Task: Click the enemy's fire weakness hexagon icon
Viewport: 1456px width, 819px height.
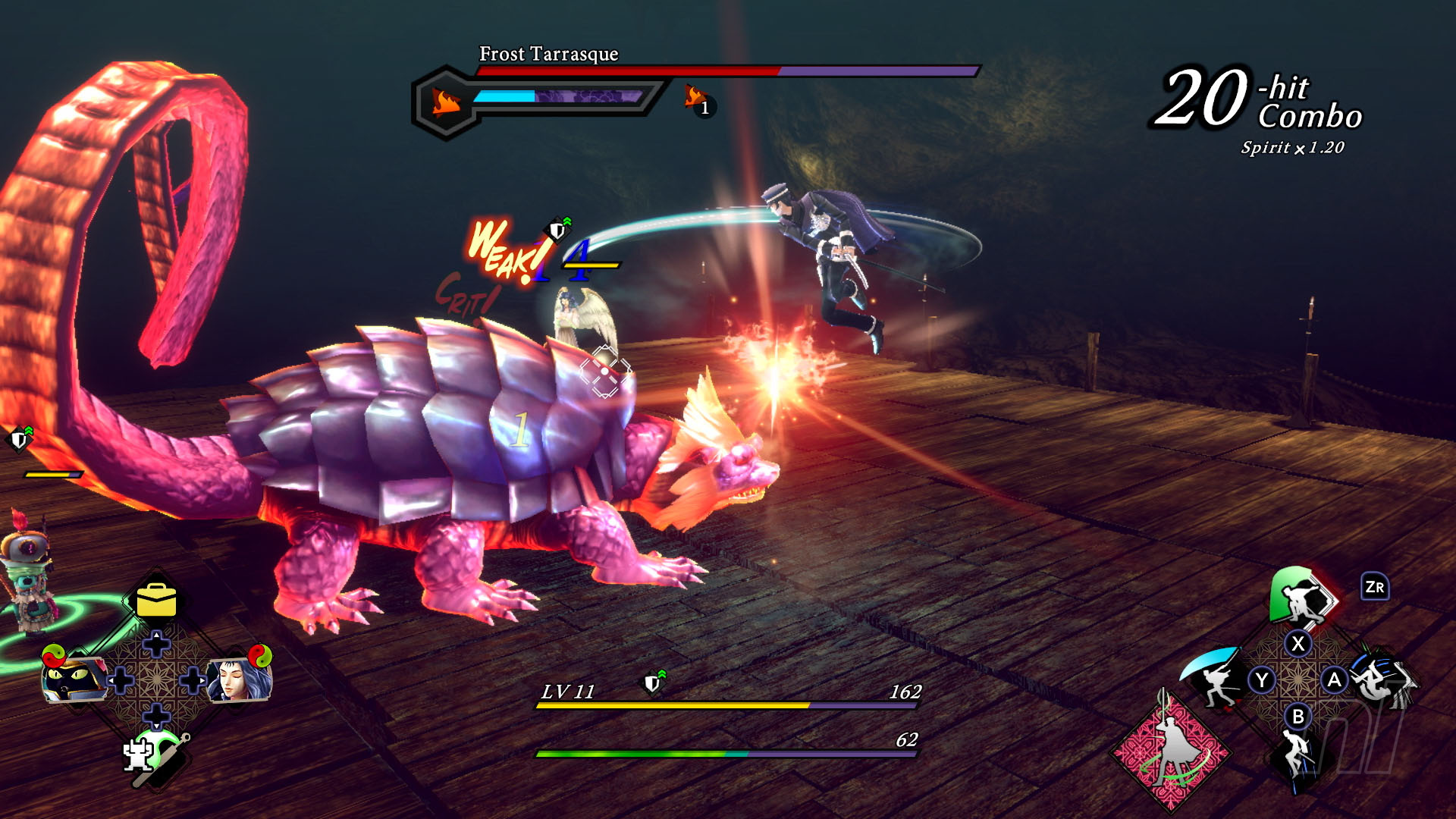Action: point(446,102)
